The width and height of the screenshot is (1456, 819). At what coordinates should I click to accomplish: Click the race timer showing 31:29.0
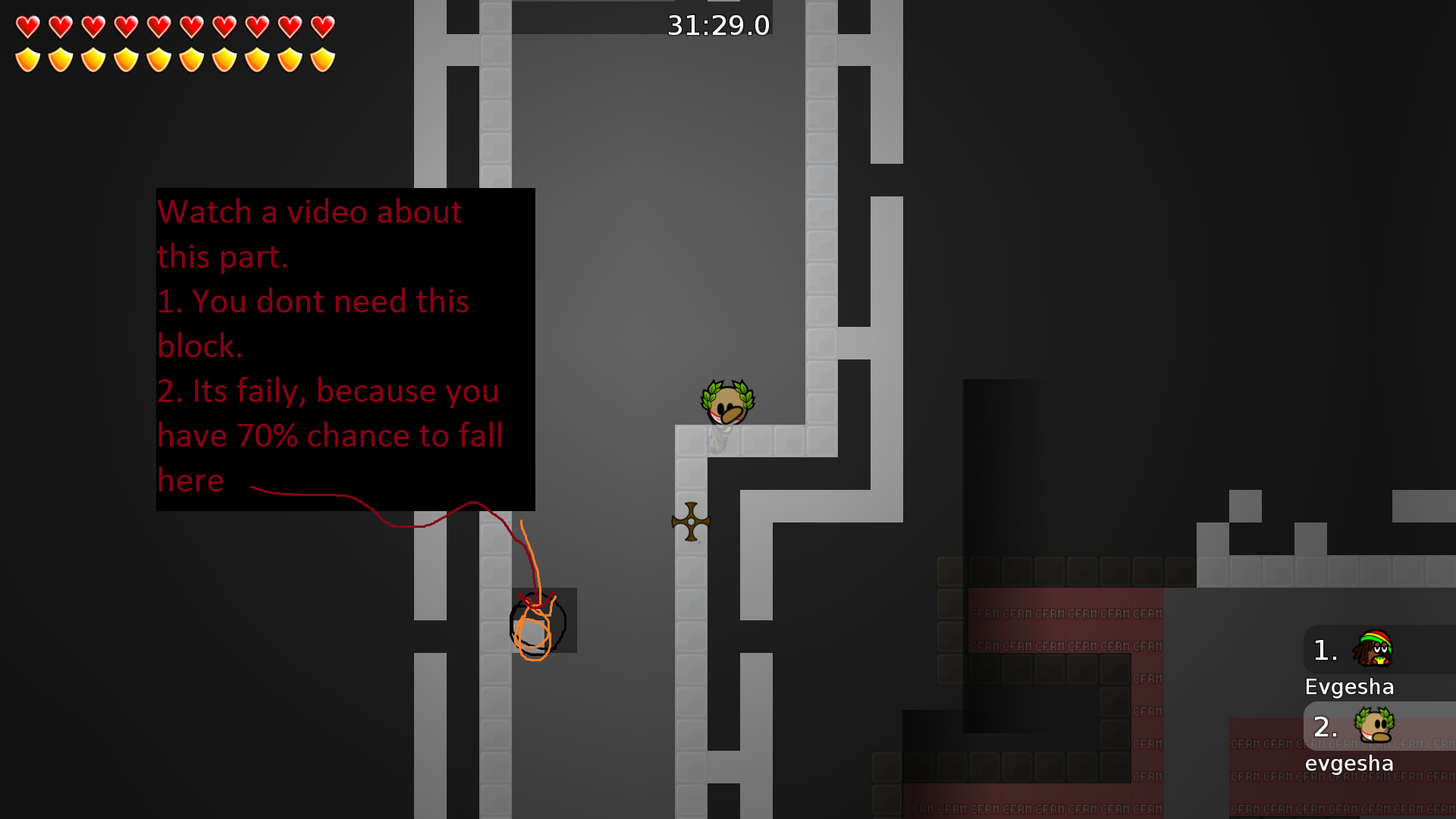718,25
